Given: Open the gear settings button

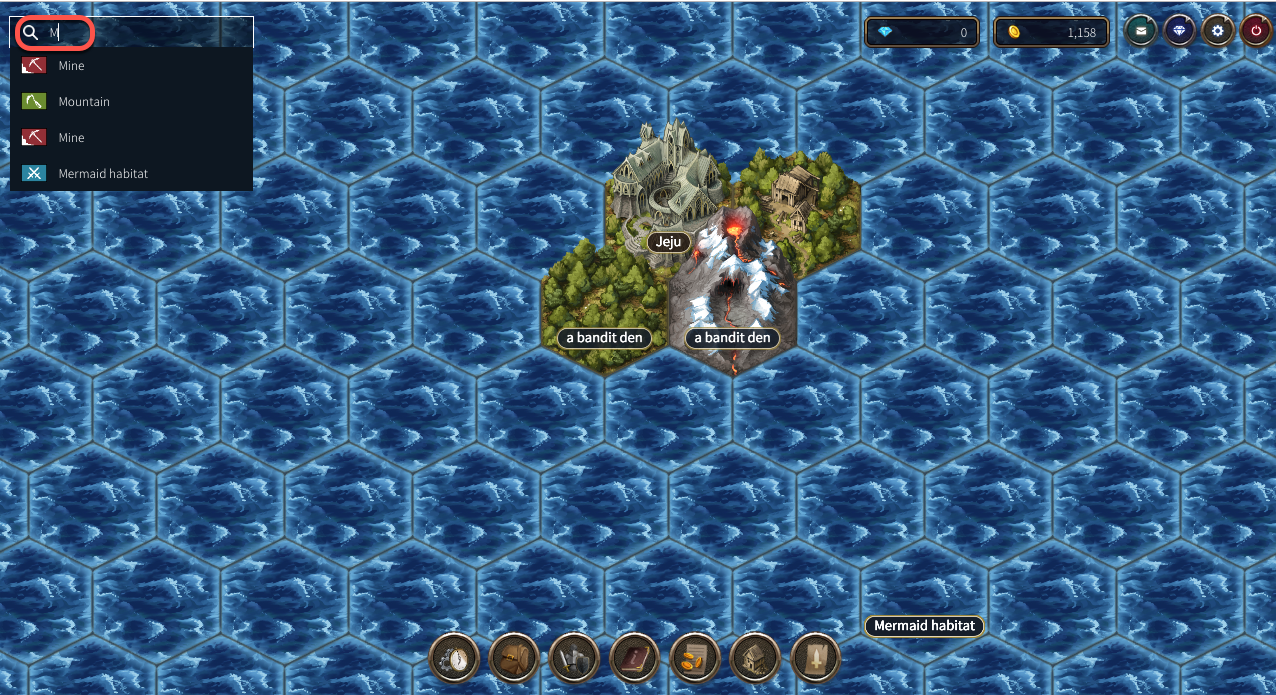Looking at the screenshot, I should click(x=1218, y=32).
